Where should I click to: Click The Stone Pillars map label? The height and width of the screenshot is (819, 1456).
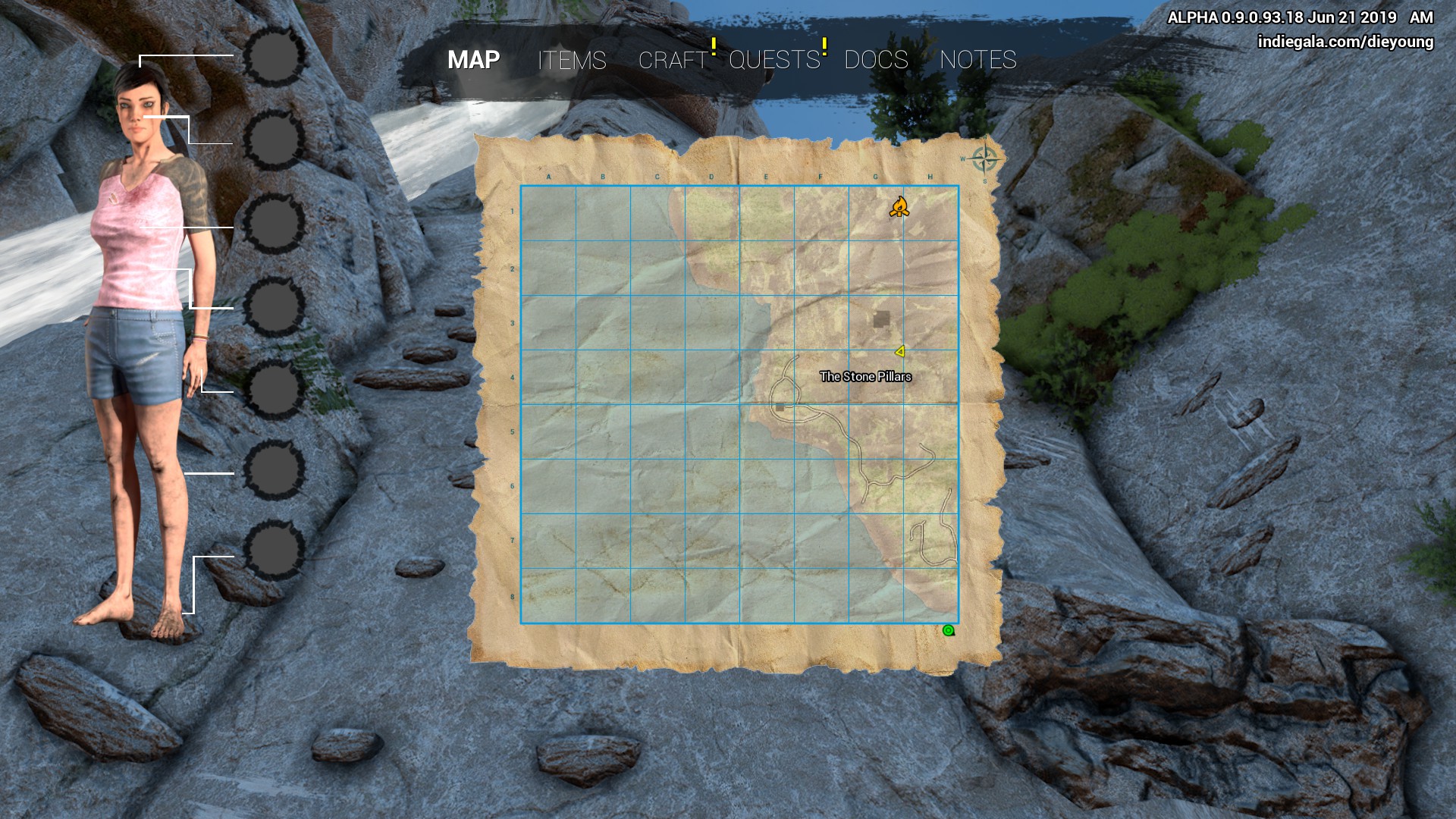pos(865,376)
